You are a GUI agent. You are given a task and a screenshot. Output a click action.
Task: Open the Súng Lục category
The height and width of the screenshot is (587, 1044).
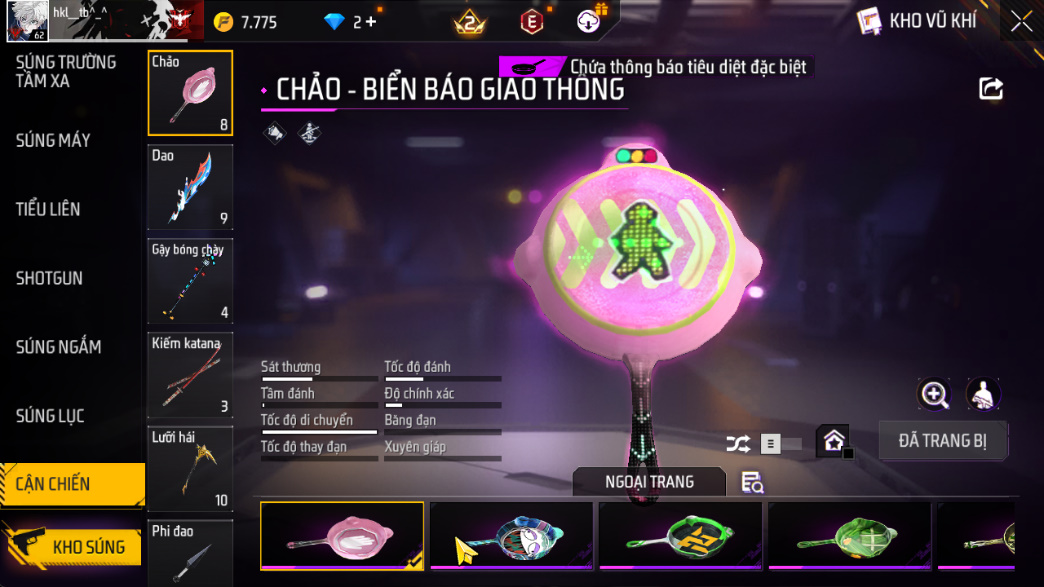(50, 416)
